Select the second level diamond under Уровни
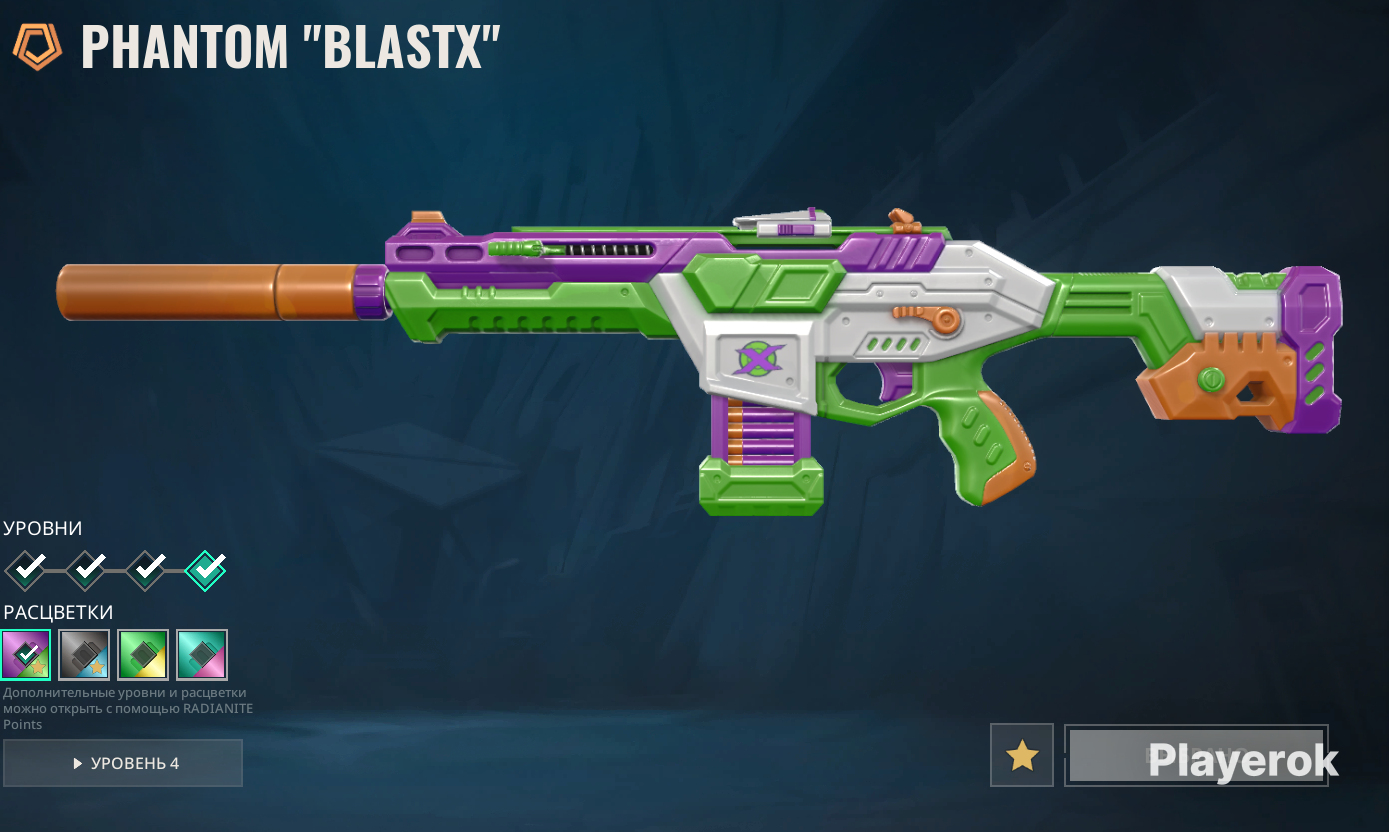The width and height of the screenshot is (1389, 832). point(86,571)
